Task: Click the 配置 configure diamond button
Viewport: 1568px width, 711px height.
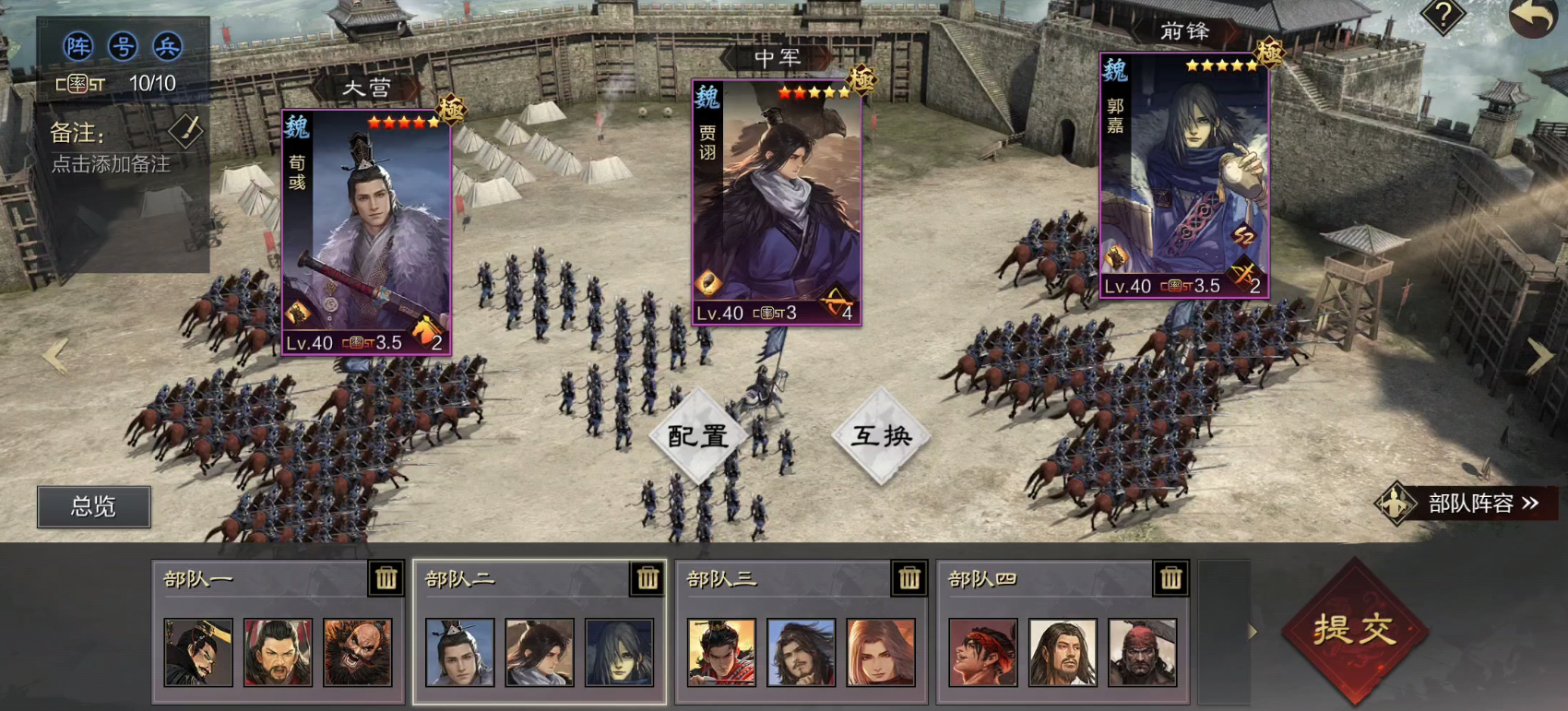Action: (697, 436)
